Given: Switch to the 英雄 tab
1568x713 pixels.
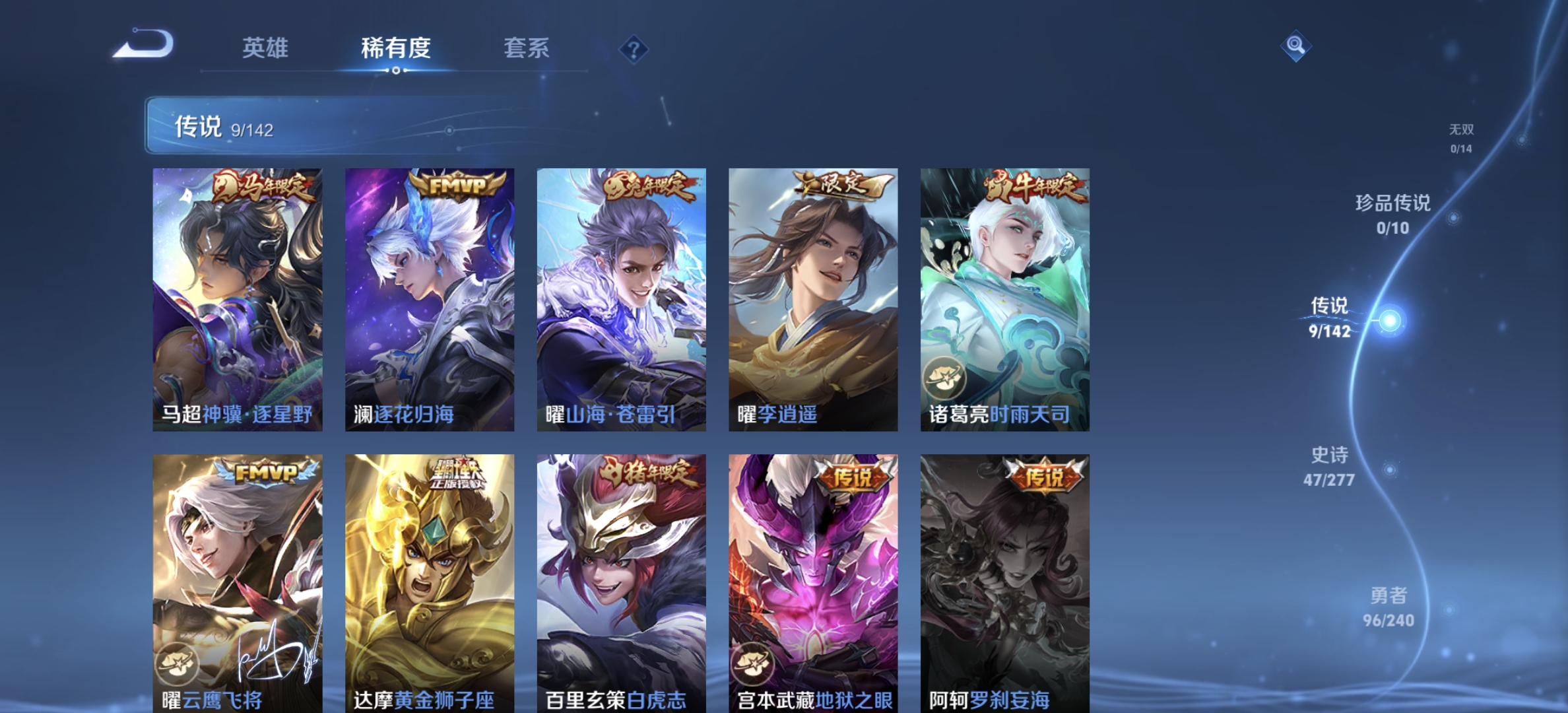Looking at the screenshot, I should (267, 49).
